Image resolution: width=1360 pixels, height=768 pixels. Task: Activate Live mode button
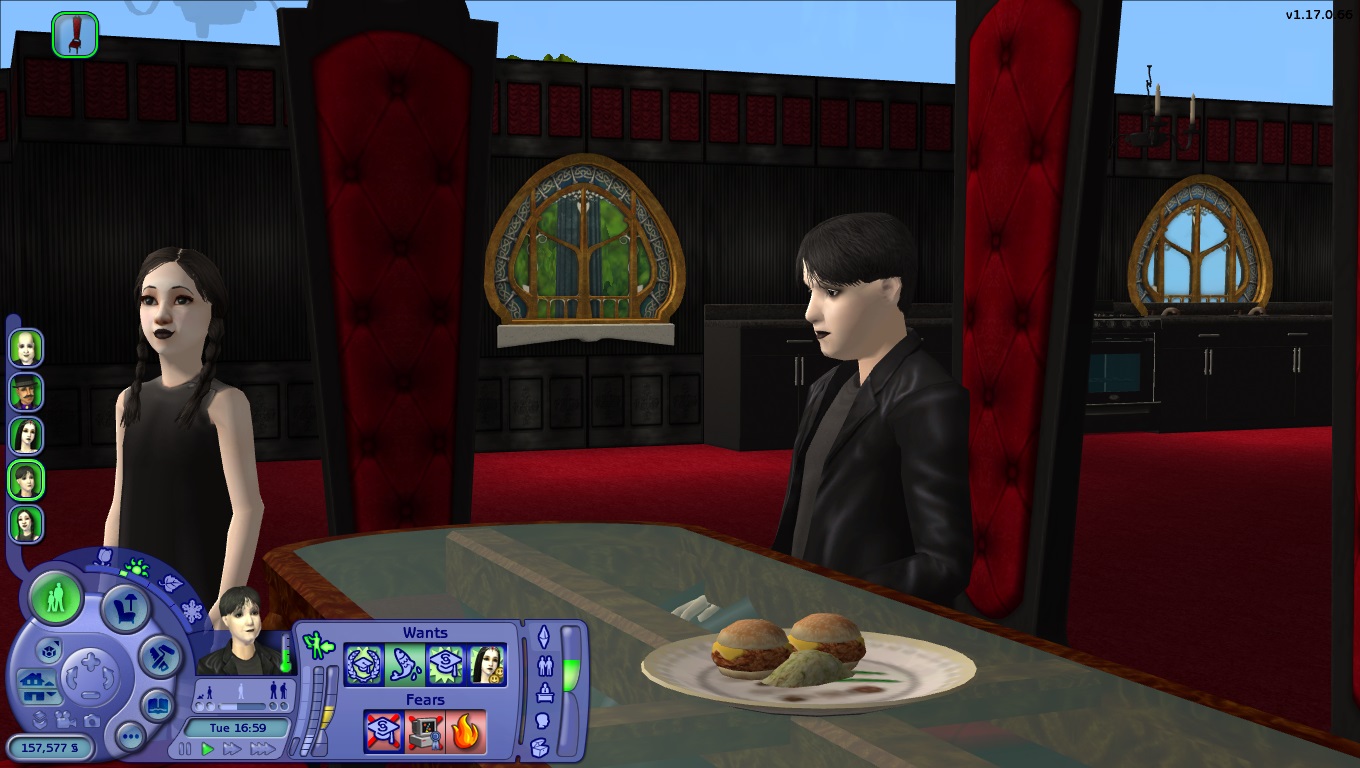(x=56, y=599)
